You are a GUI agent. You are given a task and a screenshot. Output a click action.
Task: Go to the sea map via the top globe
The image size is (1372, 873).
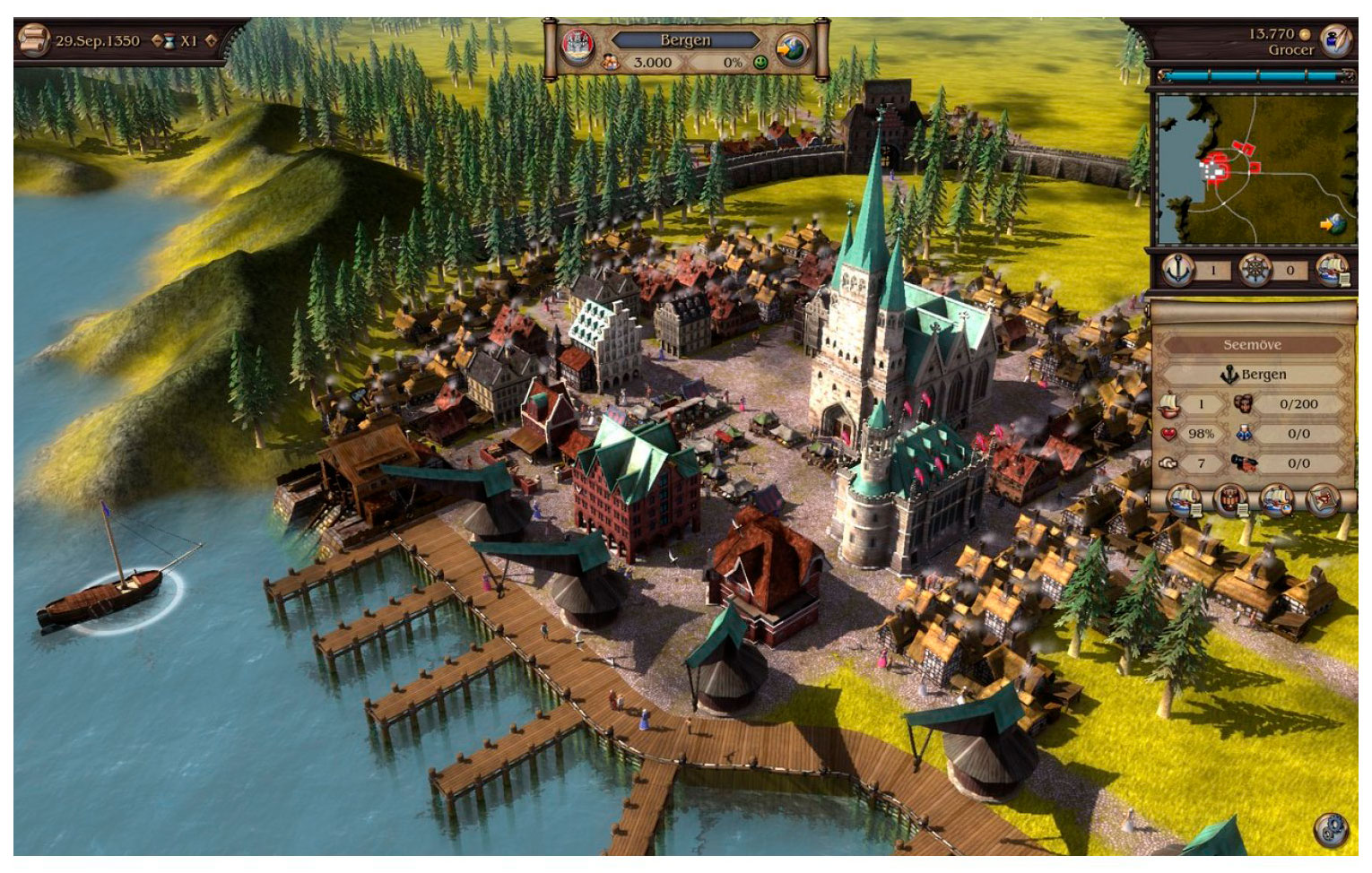(793, 49)
